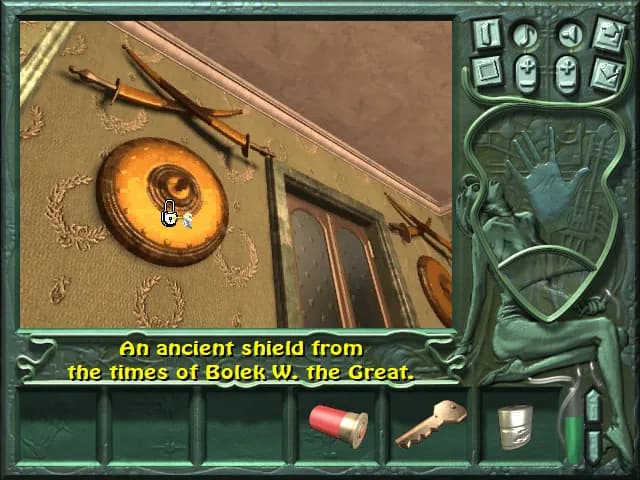Toggle the speaker sound button
Image resolution: width=640 pixels, height=480 pixels.
[x=568, y=34]
